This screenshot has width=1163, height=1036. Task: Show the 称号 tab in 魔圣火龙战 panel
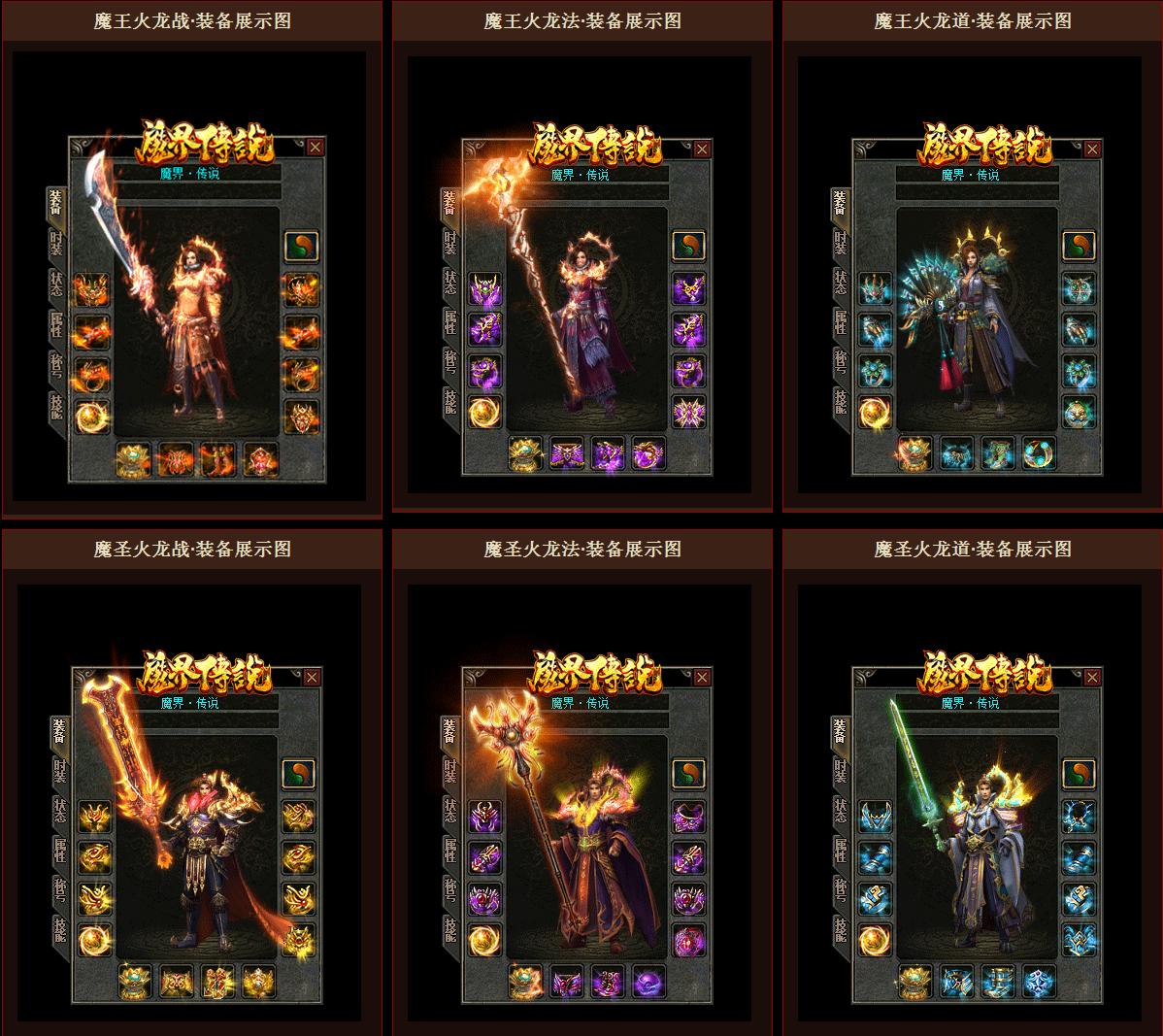(60, 890)
